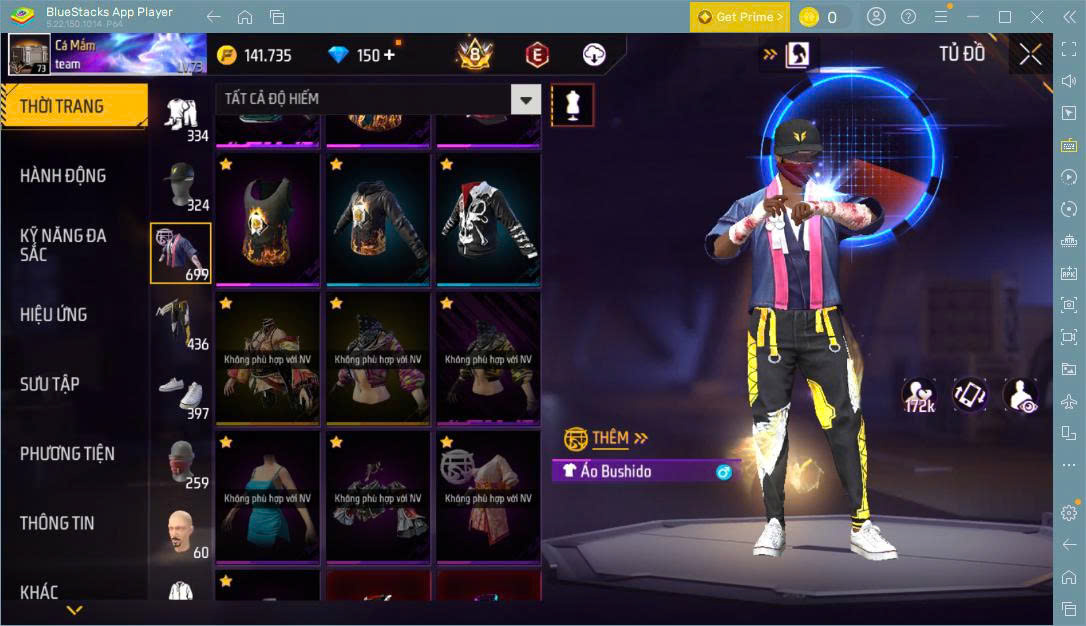Click the mannequin preview icon
Screen dimensions: 1086x626
click(x=573, y=104)
